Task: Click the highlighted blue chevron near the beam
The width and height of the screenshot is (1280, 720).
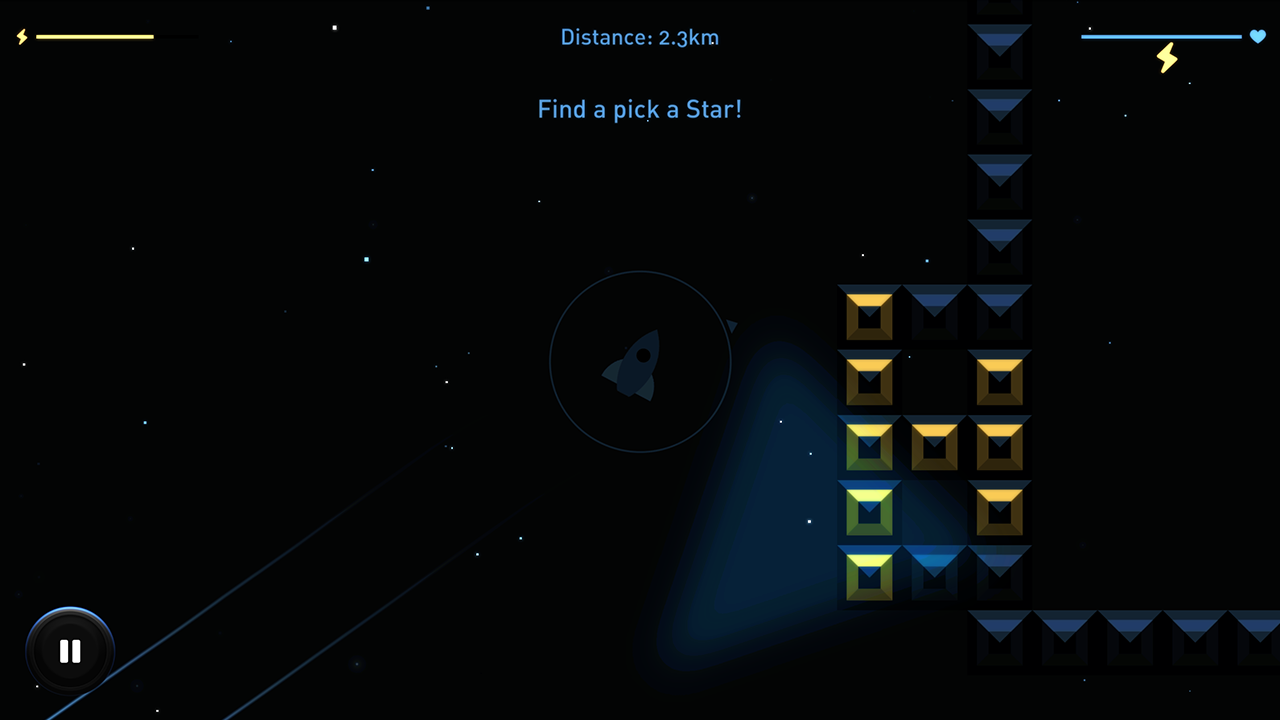Action: click(x=934, y=575)
